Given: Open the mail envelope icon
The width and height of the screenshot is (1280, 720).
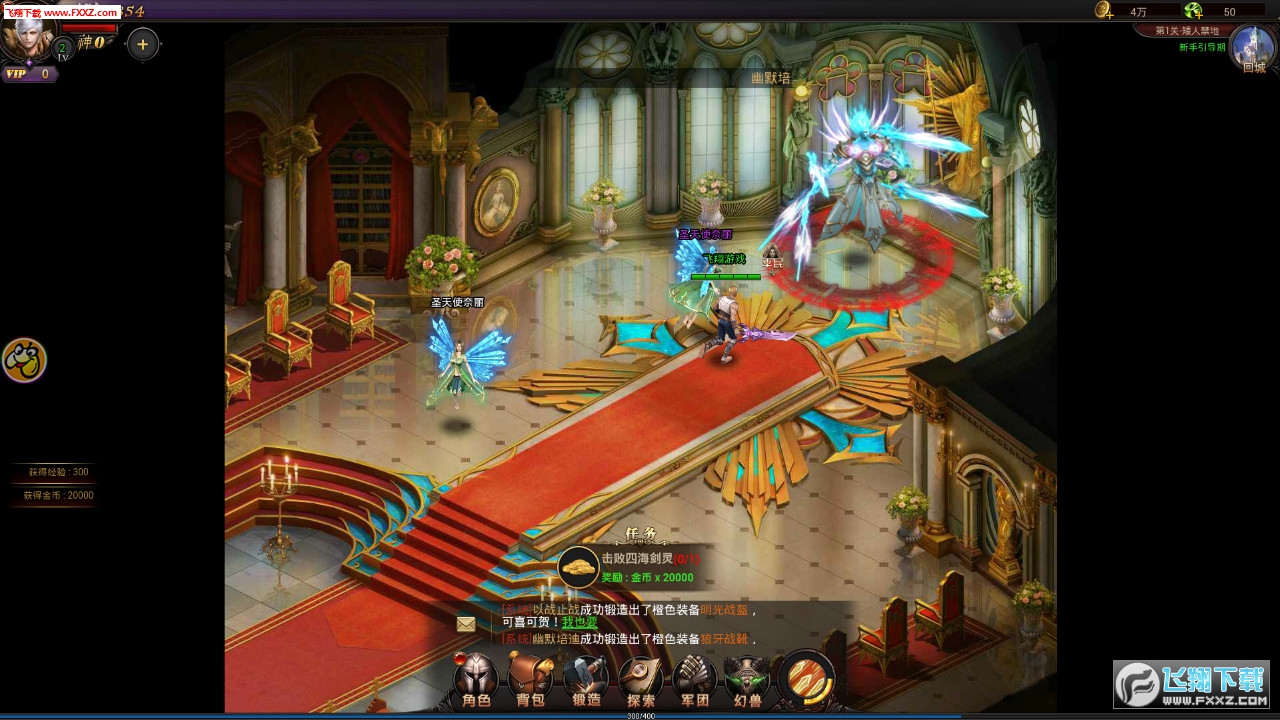Looking at the screenshot, I should (x=466, y=624).
